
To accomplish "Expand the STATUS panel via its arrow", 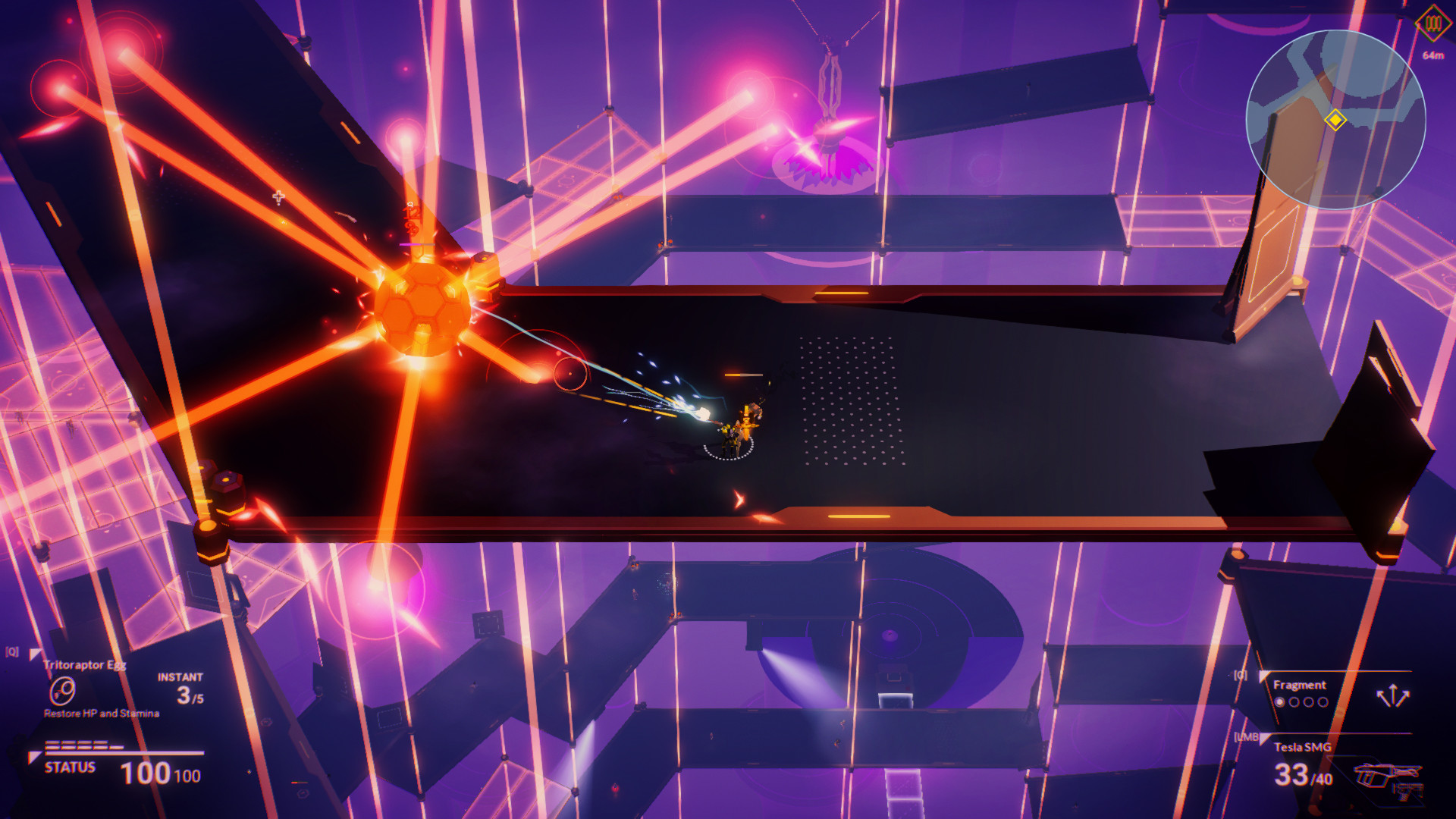I will (x=35, y=758).
